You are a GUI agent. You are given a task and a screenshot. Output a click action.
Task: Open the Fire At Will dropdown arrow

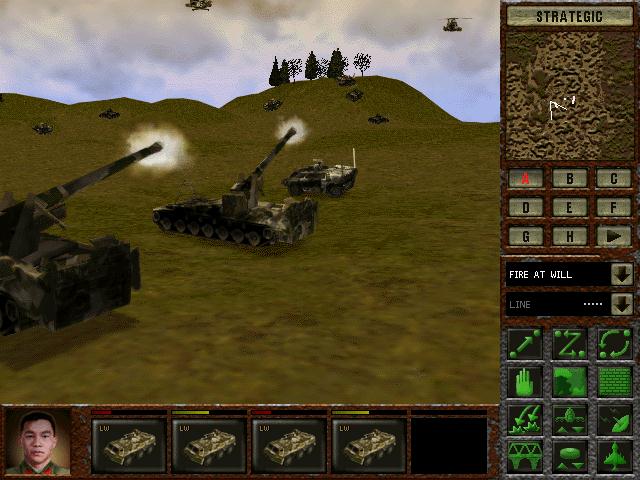622,273
